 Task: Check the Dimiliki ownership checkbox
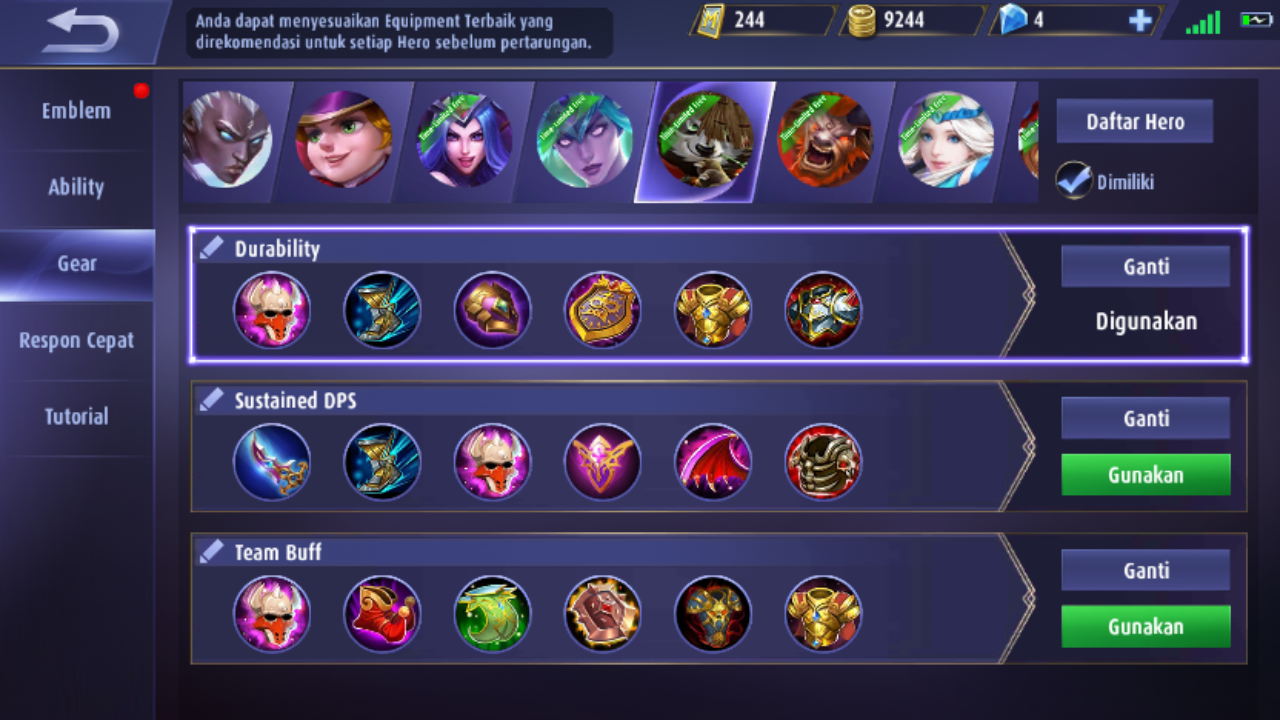coord(1073,182)
